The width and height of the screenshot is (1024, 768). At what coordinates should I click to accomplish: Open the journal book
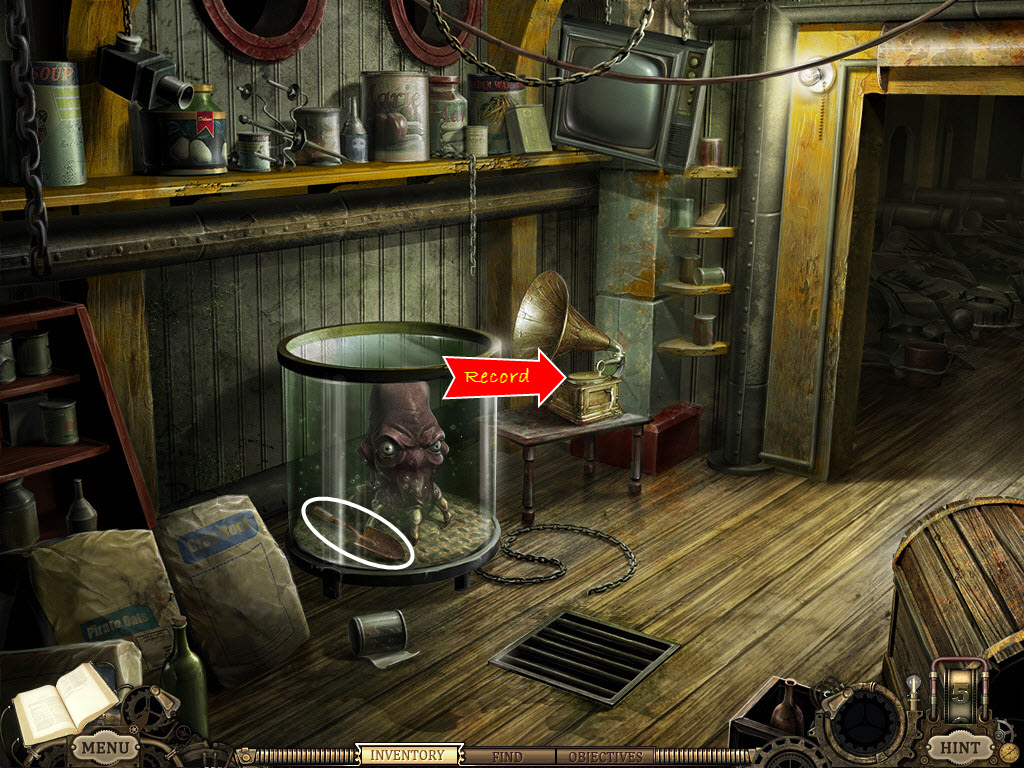61,703
